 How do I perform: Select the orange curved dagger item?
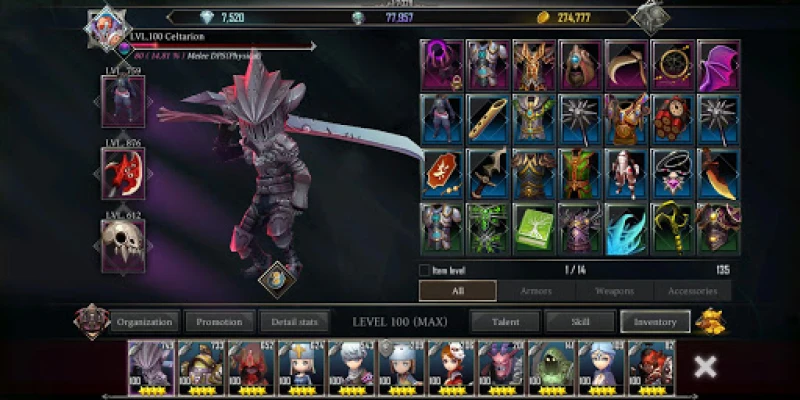pyautogui.click(x=718, y=173)
